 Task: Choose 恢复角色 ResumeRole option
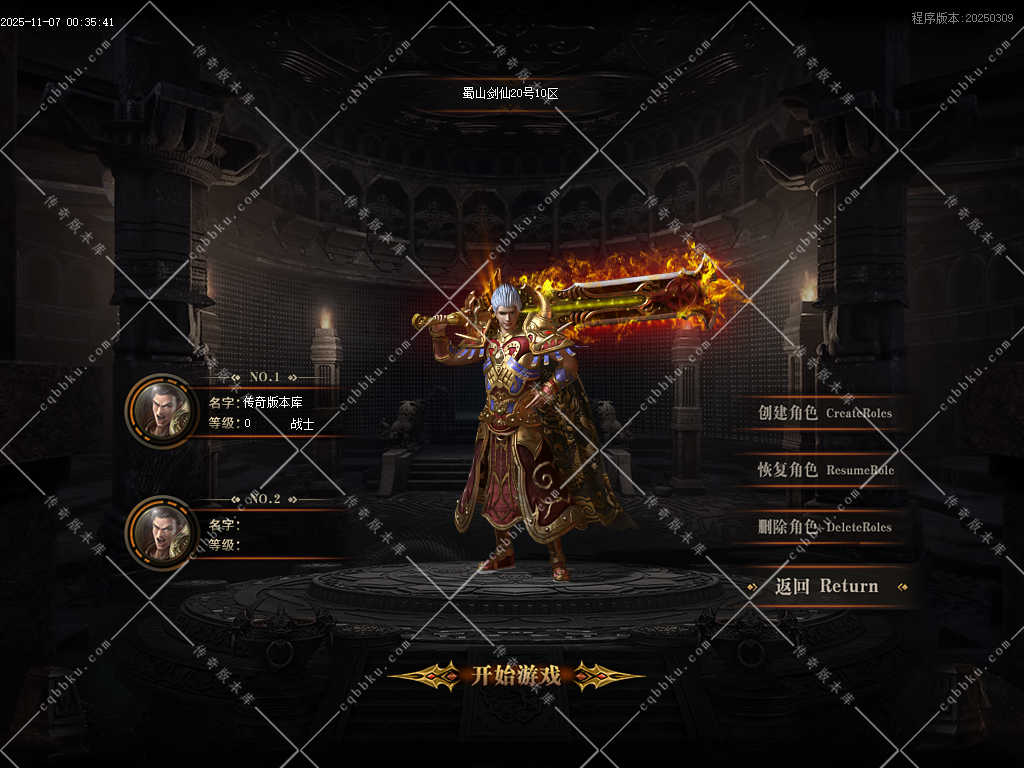tap(825, 470)
